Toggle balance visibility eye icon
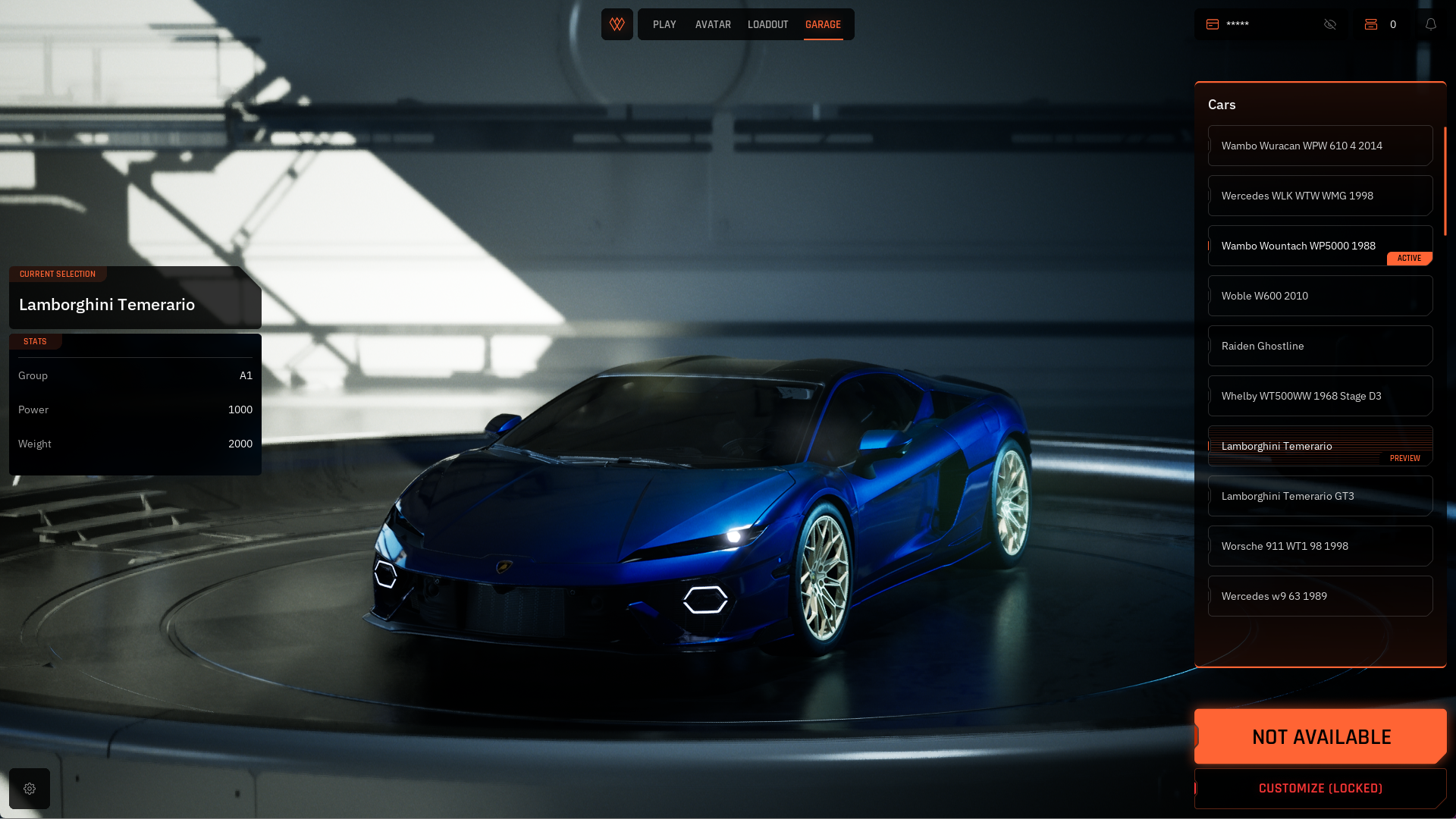The image size is (1456, 819). [x=1330, y=24]
